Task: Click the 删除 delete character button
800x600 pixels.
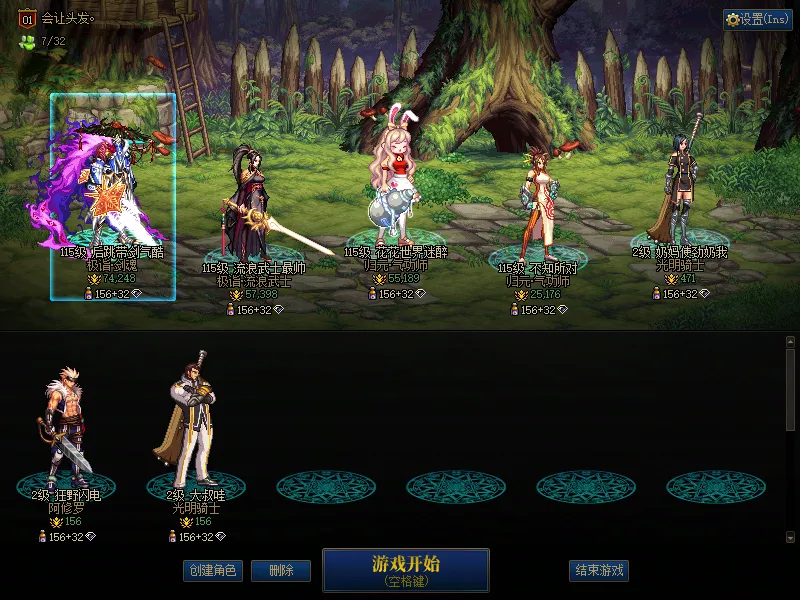Action: (x=280, y=571)
